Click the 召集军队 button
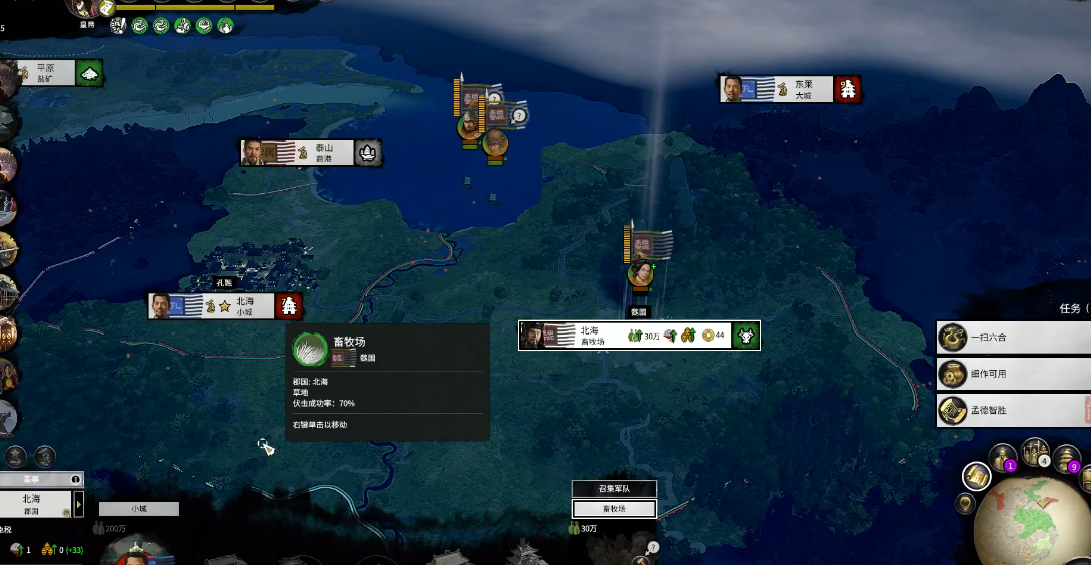The height and width of the screenshot is (565, 1091). point(614,489)
